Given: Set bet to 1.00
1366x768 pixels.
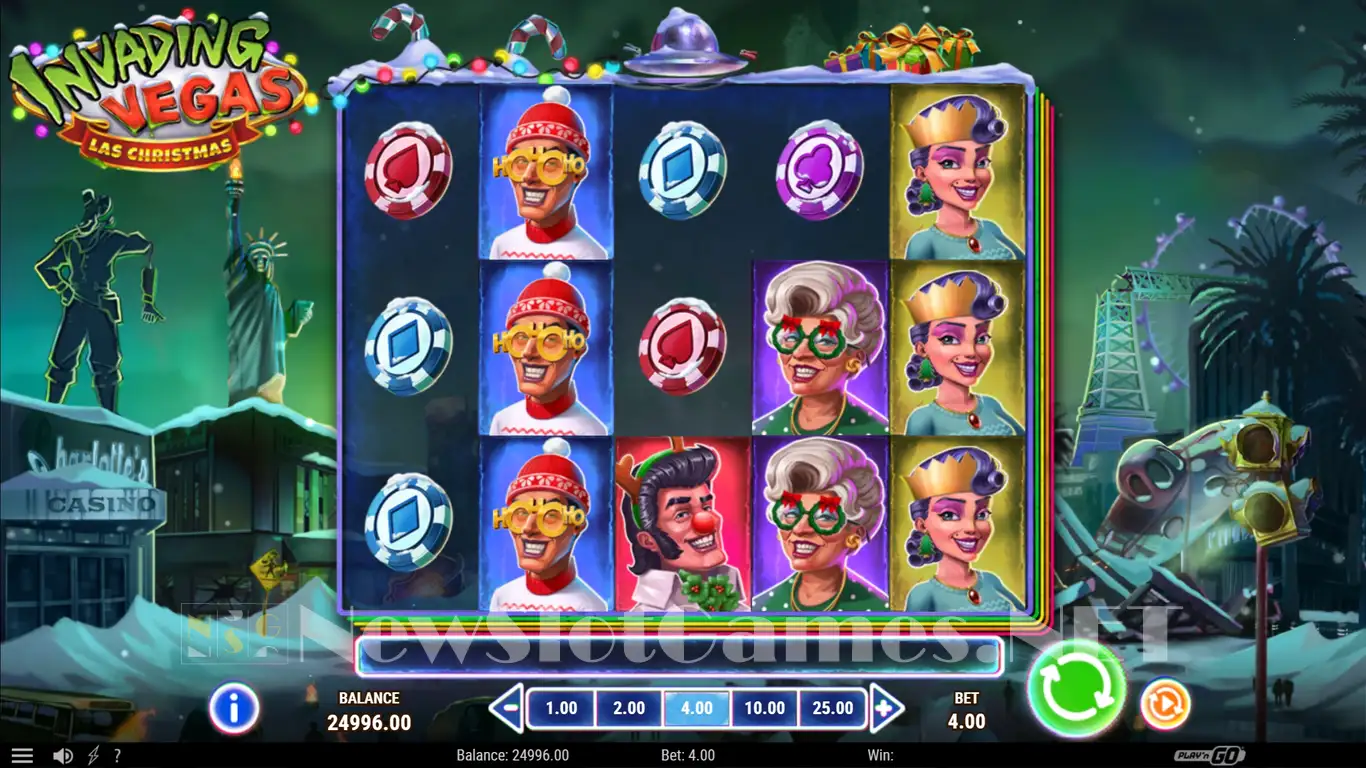Looking at the screenshot, I should pos(561,709).
